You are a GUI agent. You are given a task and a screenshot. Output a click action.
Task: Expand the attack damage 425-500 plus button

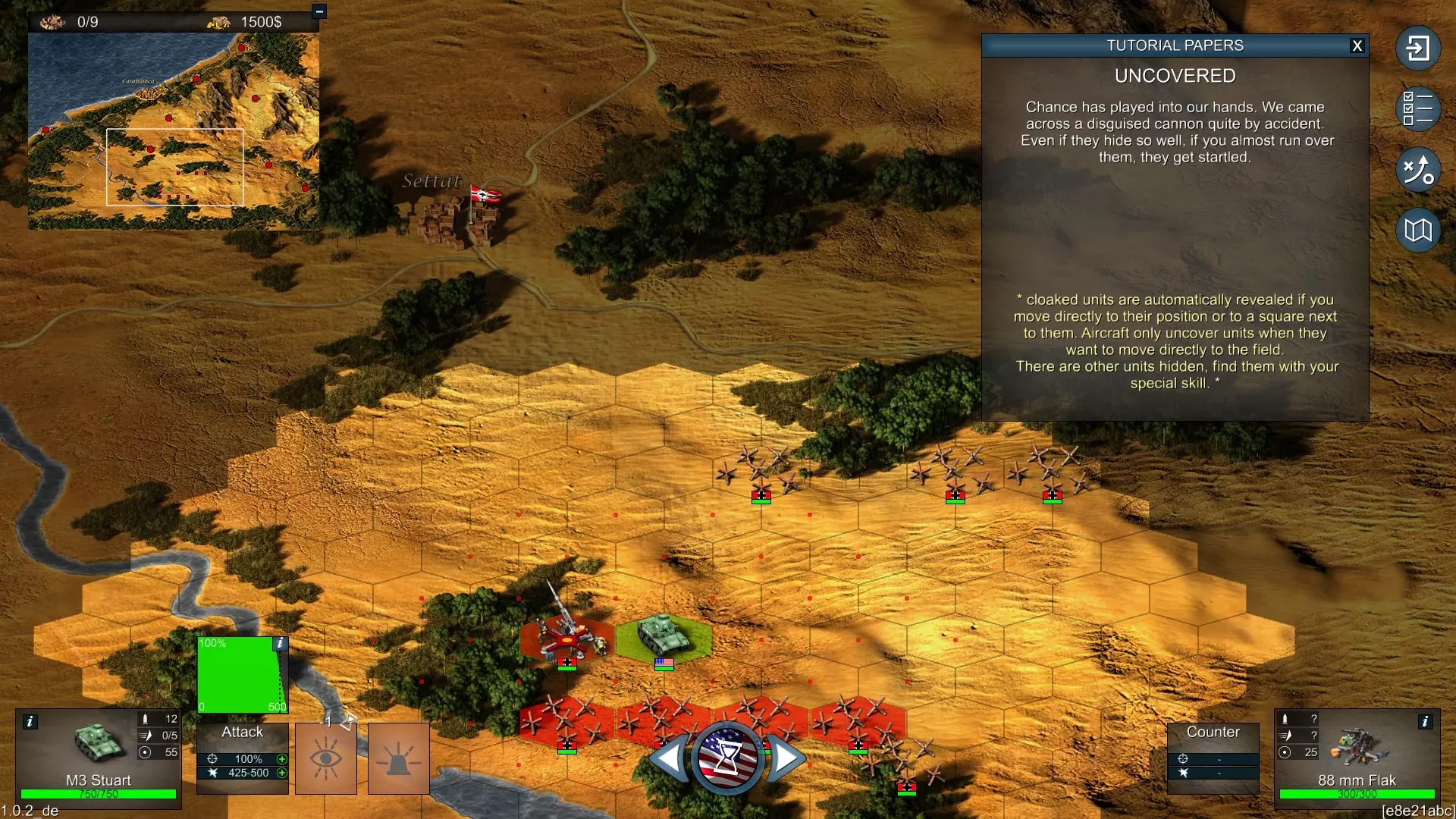click(282, 773)
